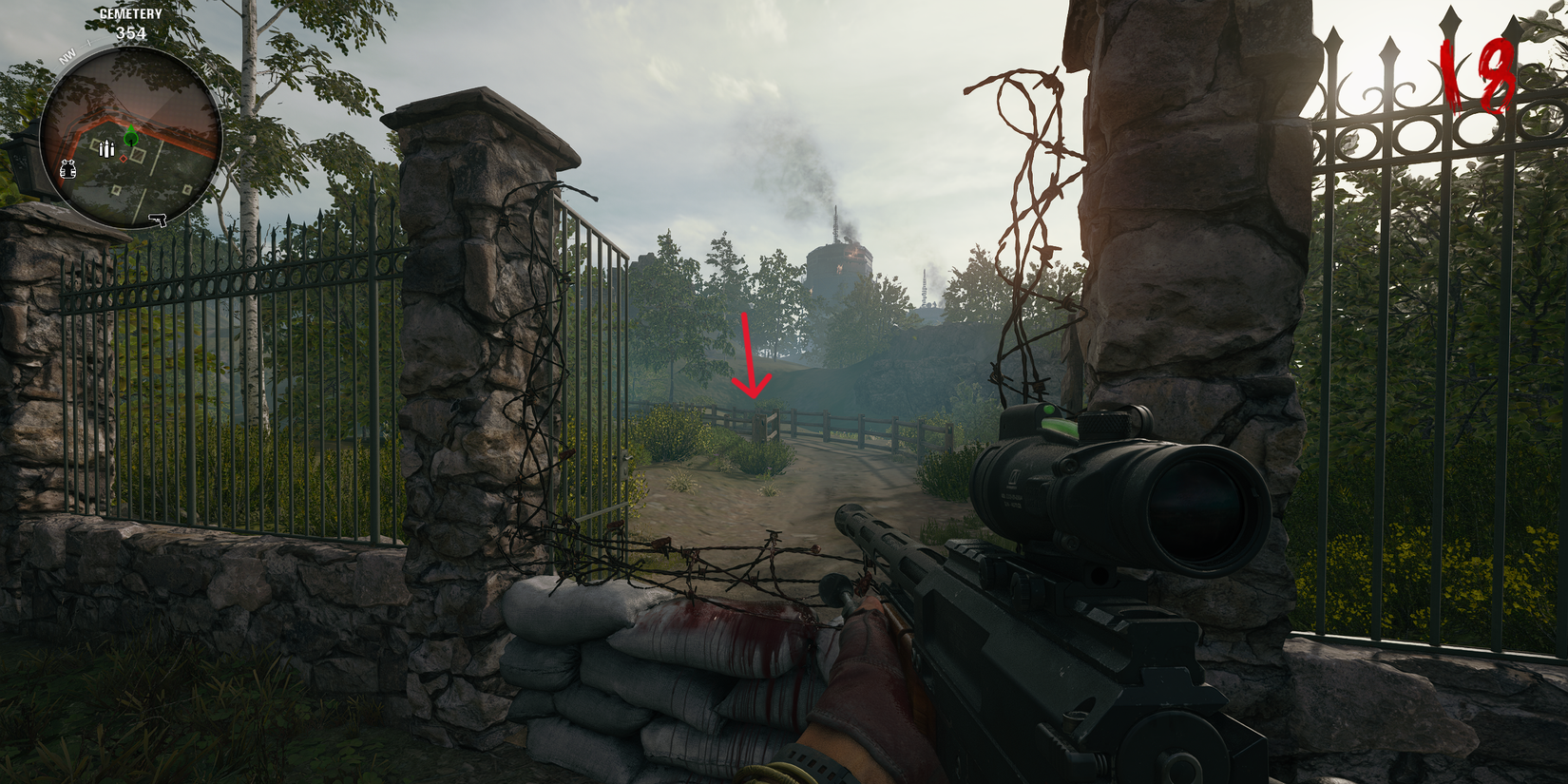
Task: Click the 354 distance readout under CEMETERY
Action: 130,33
